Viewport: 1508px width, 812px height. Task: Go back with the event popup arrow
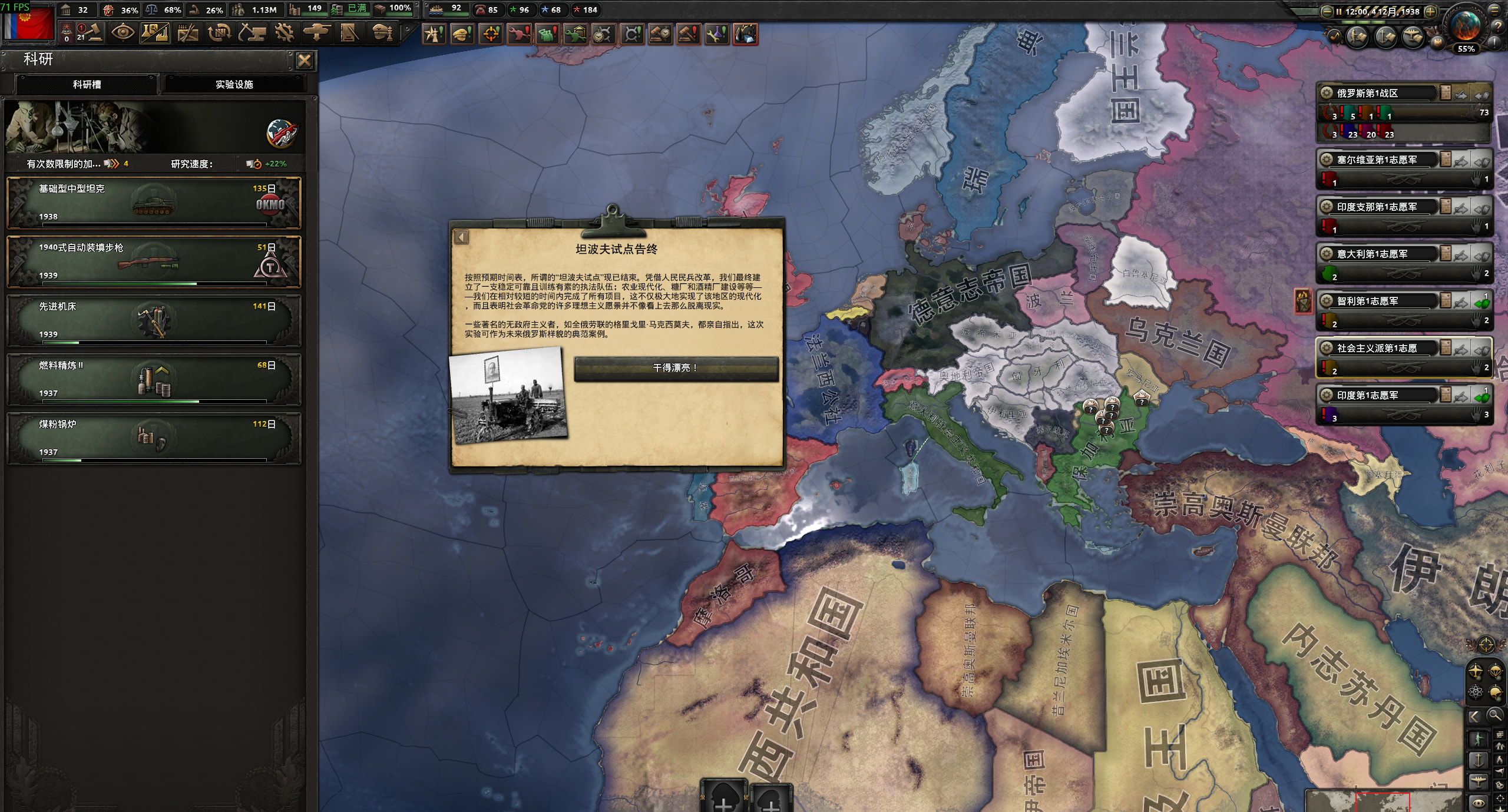pyautogui.click(x=462, y=237)
